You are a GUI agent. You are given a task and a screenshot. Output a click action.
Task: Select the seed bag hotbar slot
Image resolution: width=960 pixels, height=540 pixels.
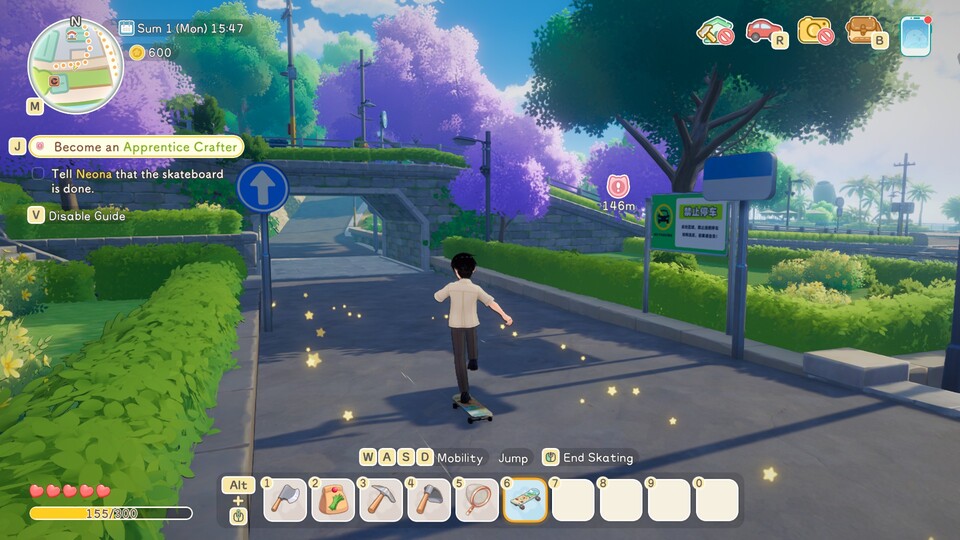point(333,500)
